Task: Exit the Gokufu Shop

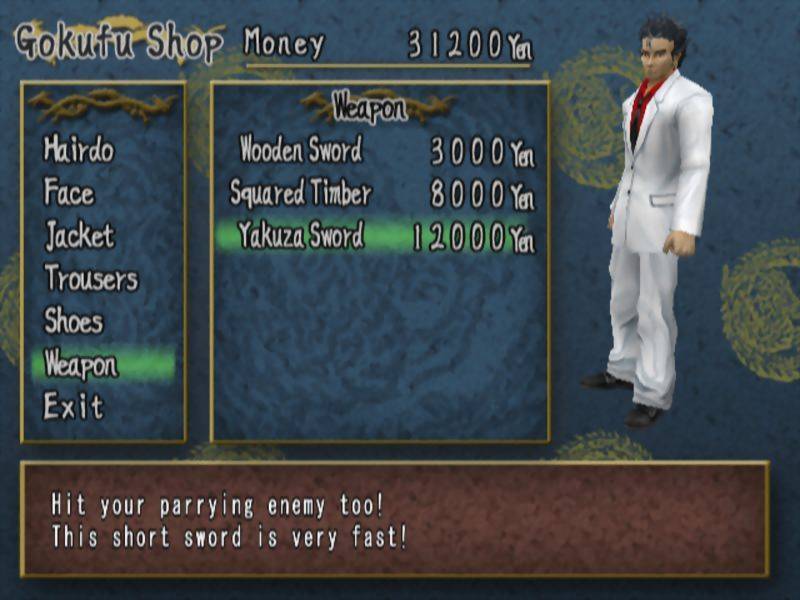Action: 73,407
